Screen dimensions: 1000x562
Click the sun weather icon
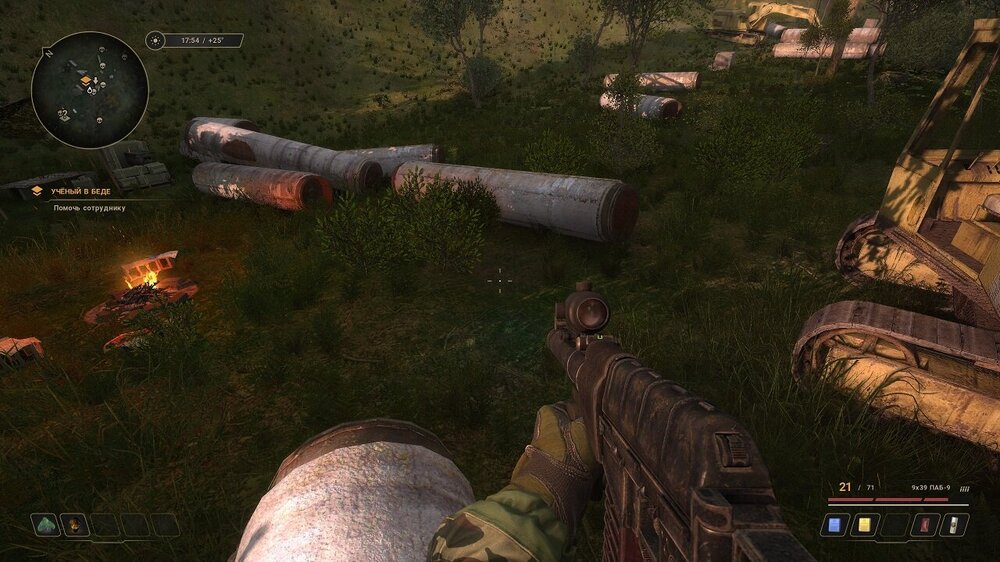(x=155, y=41)
